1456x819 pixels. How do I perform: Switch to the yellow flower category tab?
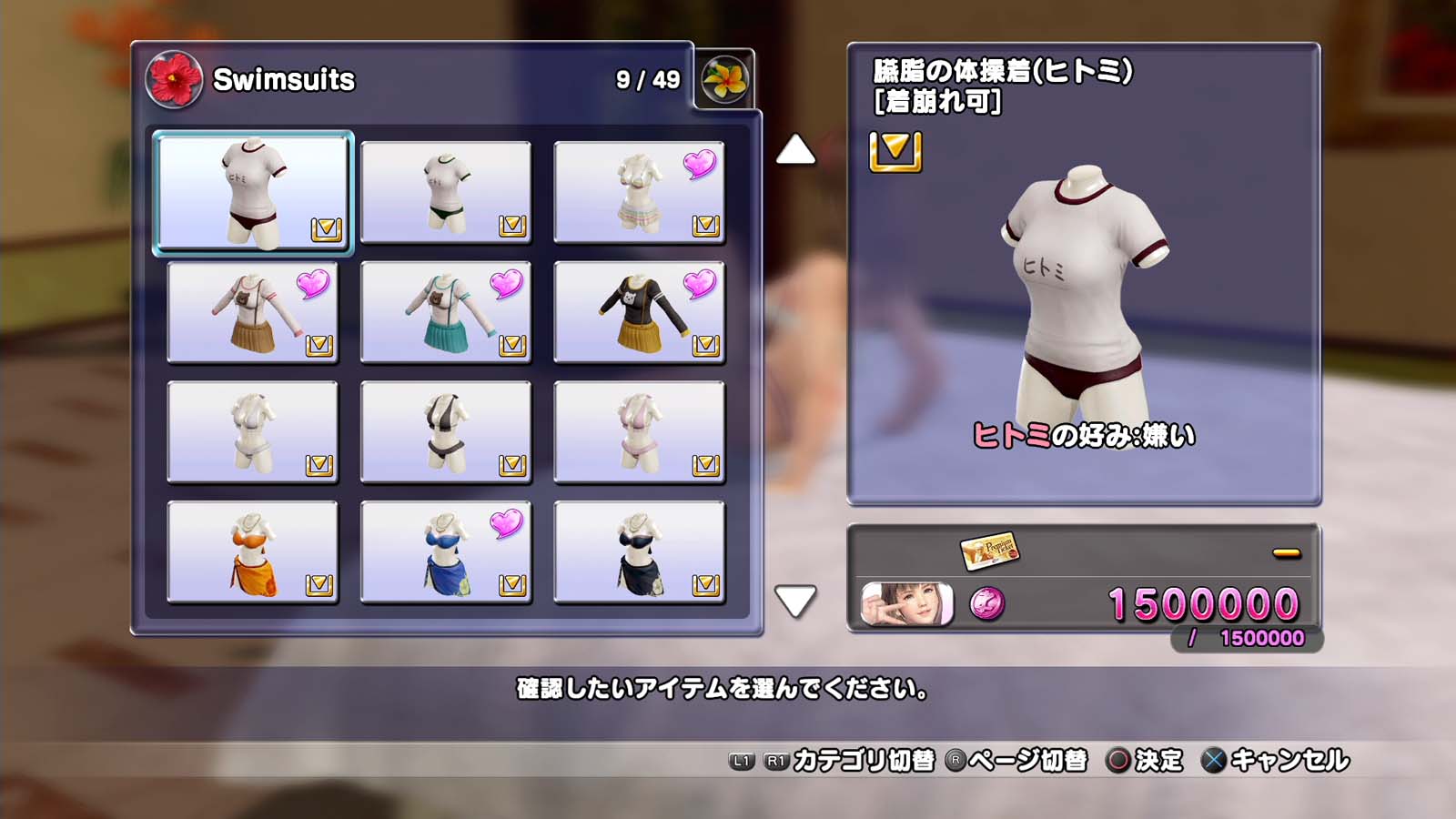click(x=724, y=79)
